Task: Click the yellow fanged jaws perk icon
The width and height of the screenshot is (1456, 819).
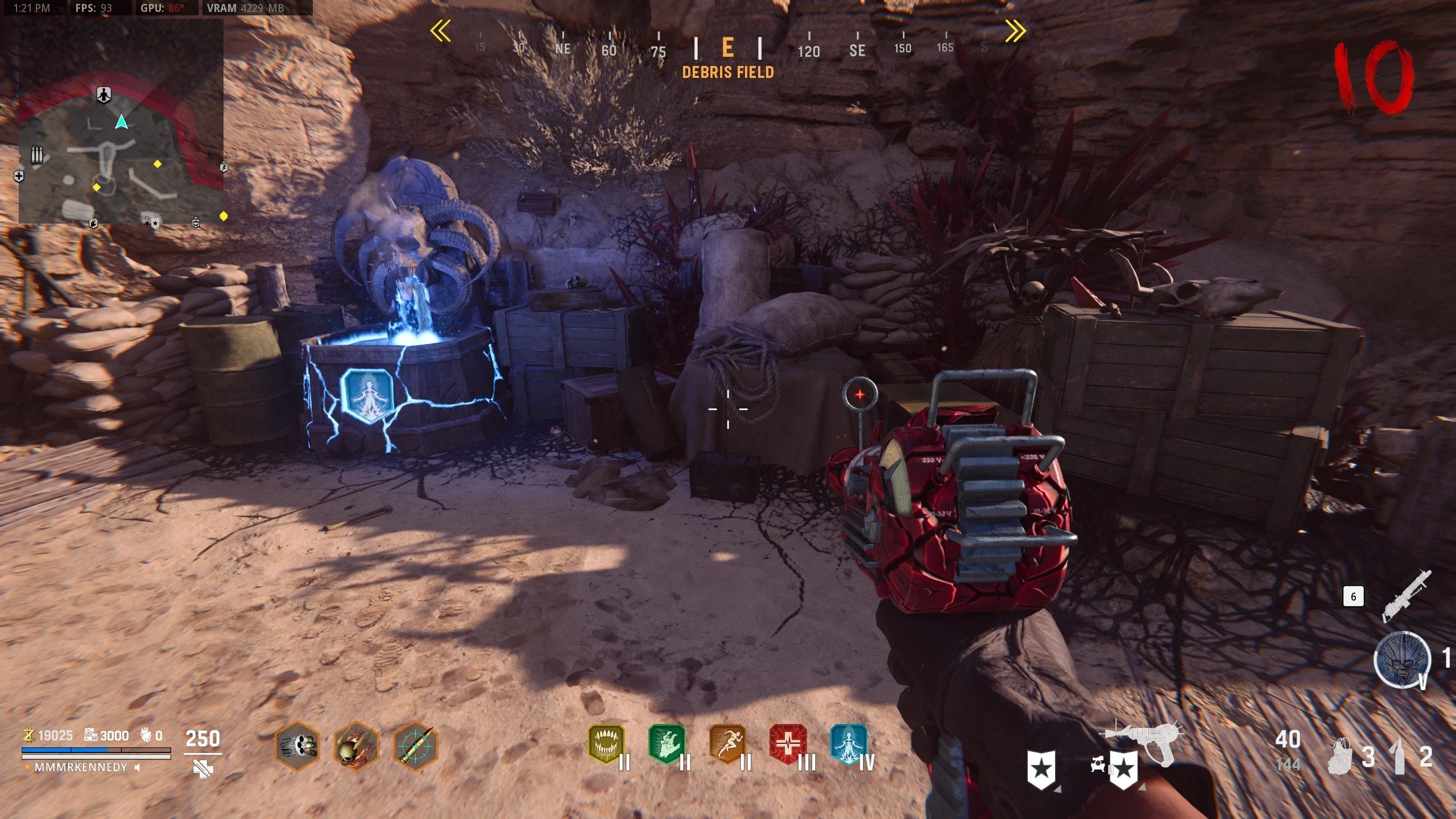Action: 606,744
